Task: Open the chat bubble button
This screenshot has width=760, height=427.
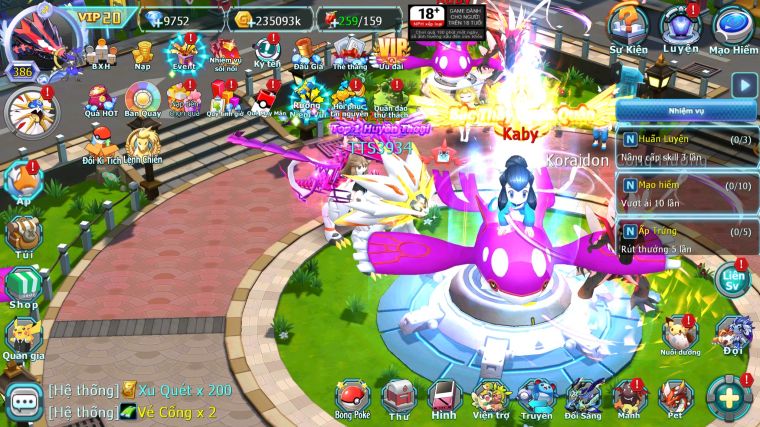Action: pyautogui.click(x=22, y=401)
